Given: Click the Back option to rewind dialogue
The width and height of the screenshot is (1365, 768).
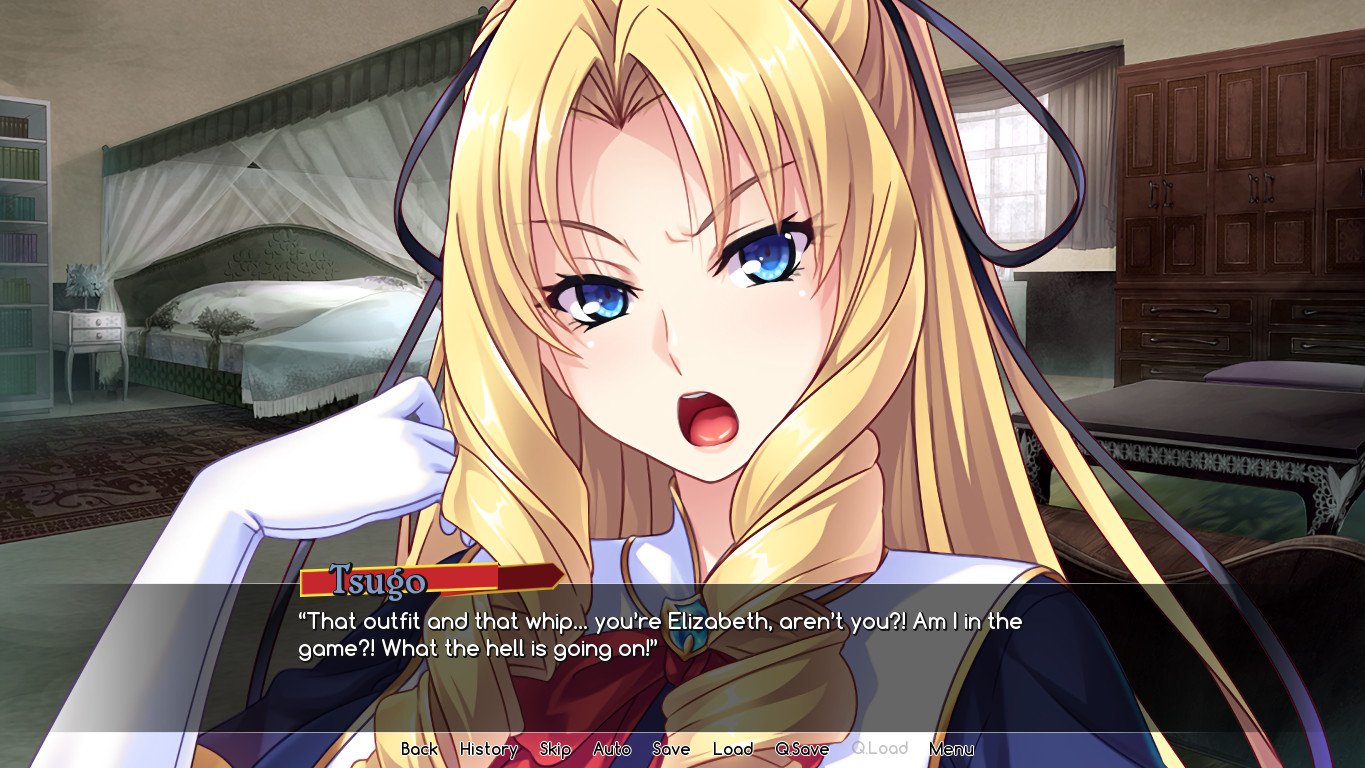Looking at the screenshot, I should pyautogui.click(x=421, y=748).
